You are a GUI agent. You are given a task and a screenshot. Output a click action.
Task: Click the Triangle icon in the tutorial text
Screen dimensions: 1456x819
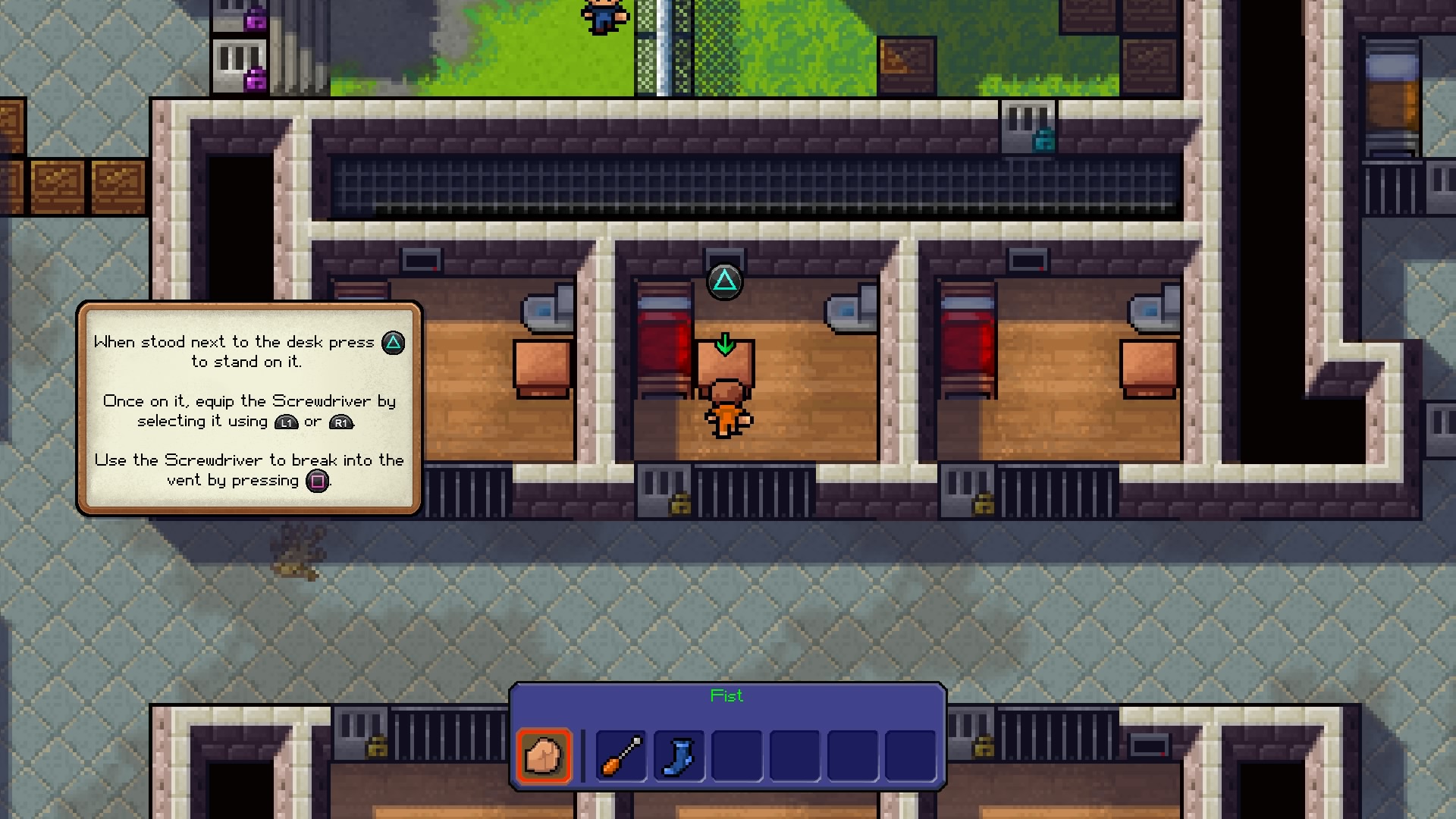point(392,343)
